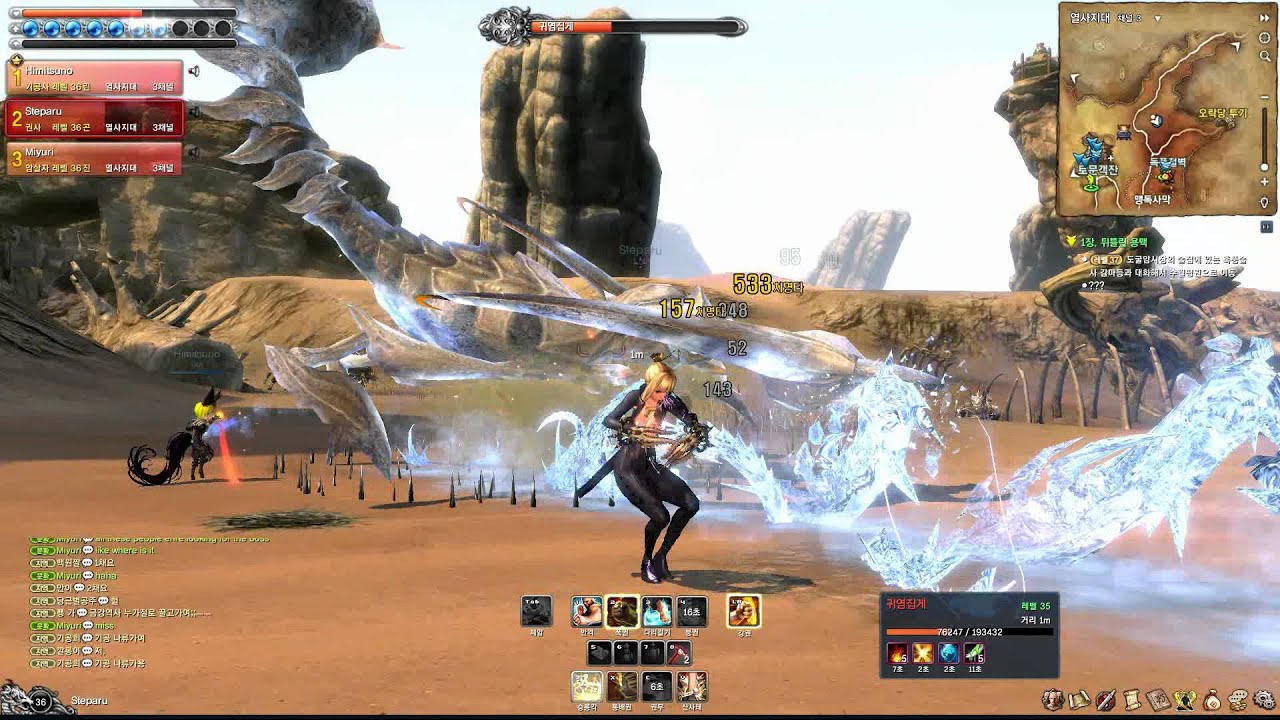Select party member Miyuri's frame
The image size is (1280, 720).
pyautogui.click(x=95, y=159)
